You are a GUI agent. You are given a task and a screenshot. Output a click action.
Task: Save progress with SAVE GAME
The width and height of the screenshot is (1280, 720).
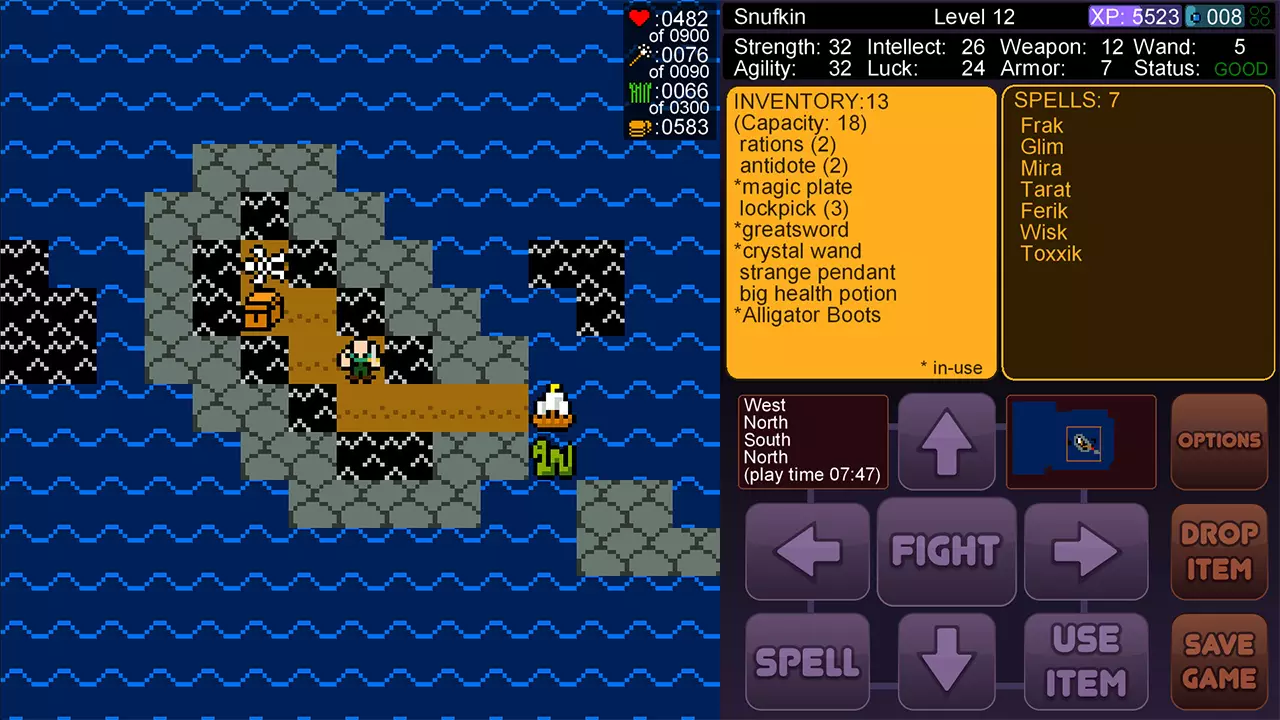[x=1219, y=661]
